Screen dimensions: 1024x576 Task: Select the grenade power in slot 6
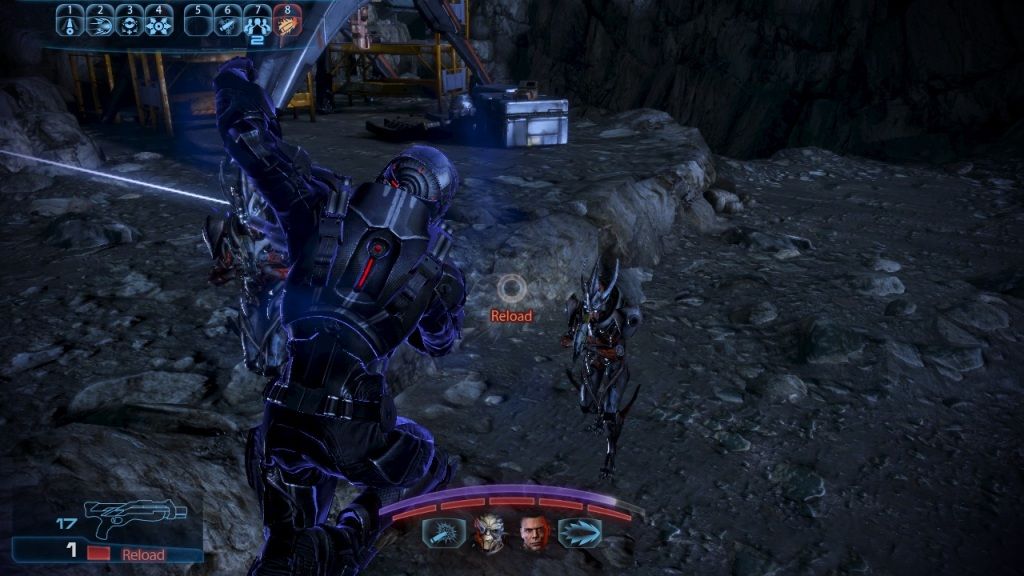[x=229, y=20]
